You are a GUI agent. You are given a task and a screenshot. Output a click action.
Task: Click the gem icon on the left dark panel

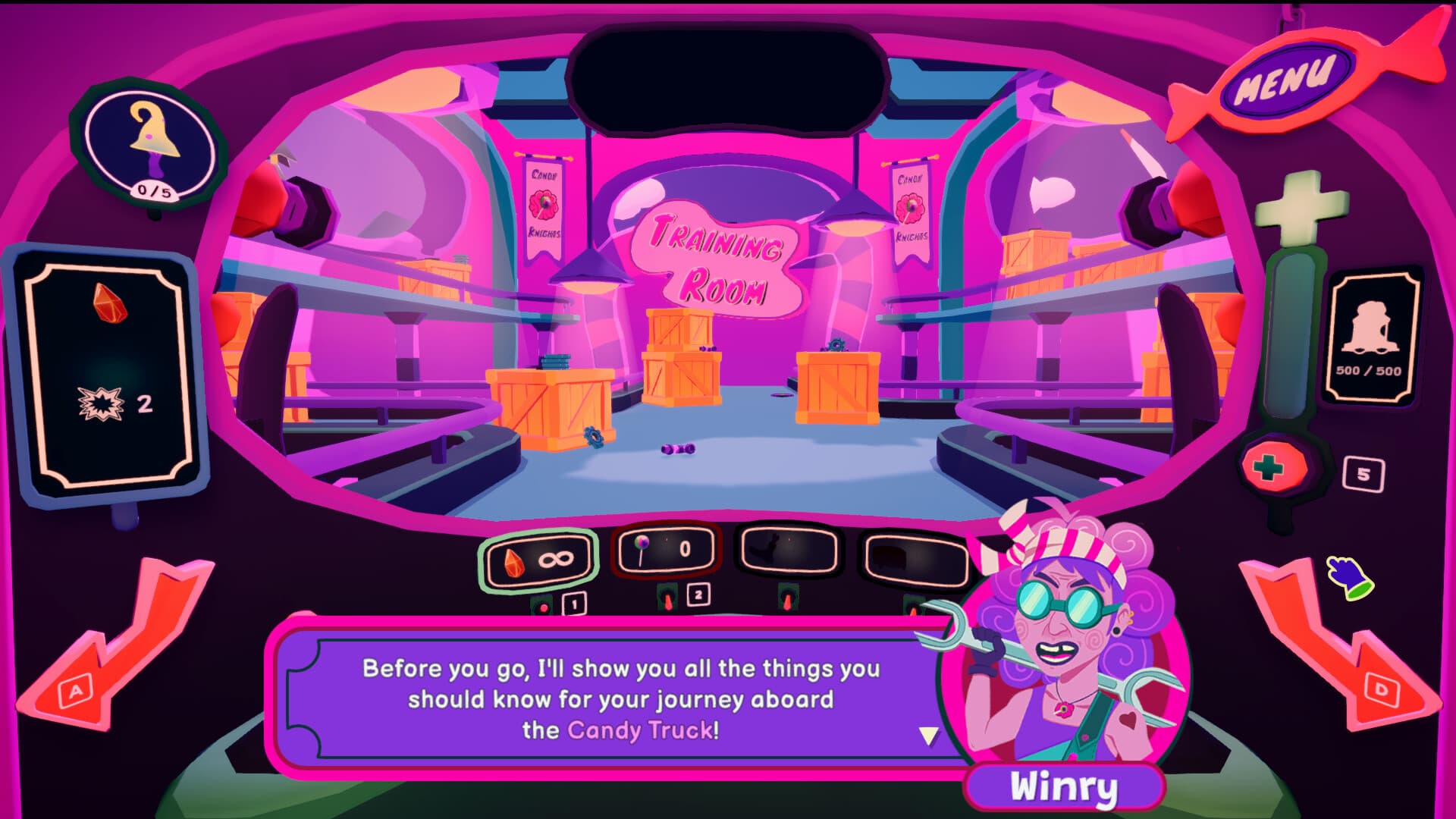click(x=111, y=303)
